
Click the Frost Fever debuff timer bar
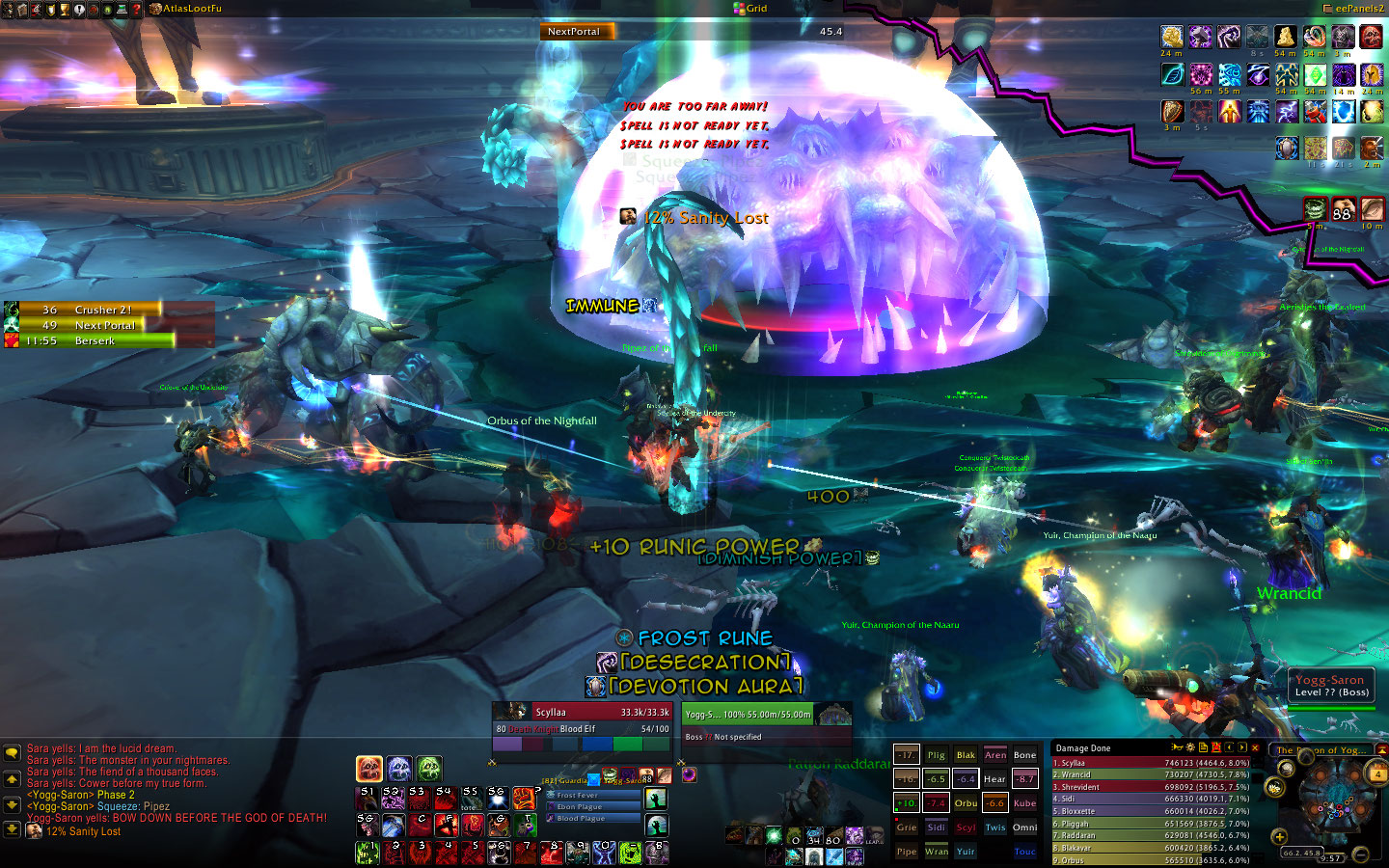click(591, 795)
